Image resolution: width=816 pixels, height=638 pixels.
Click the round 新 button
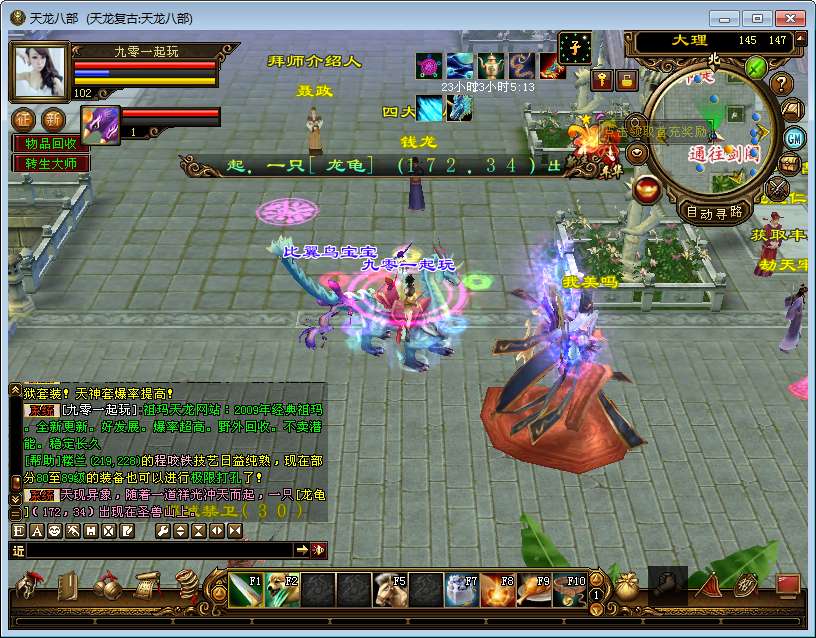(x=54, y=119)
